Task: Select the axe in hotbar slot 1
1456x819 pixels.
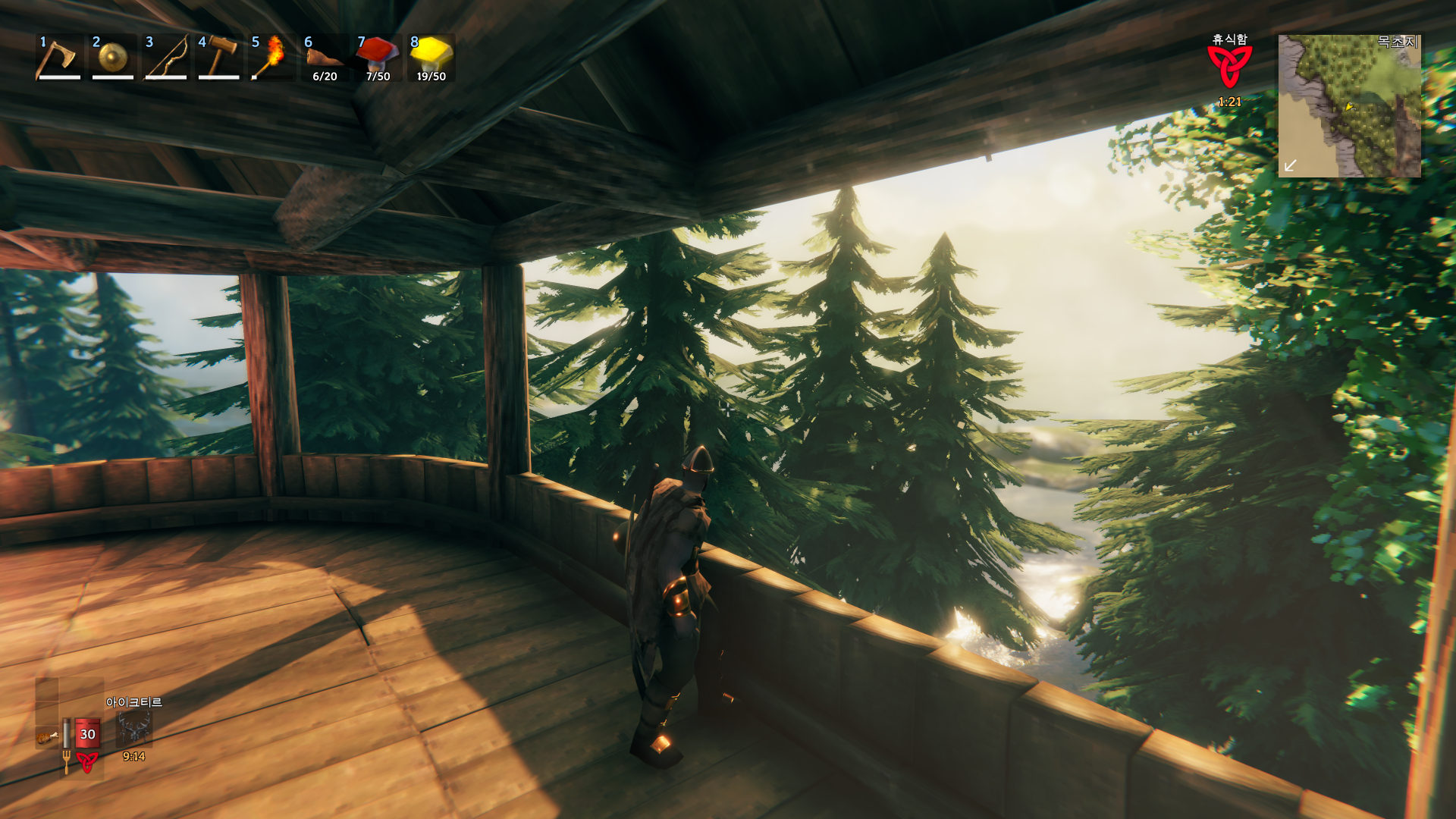Action: pos(58,58)
